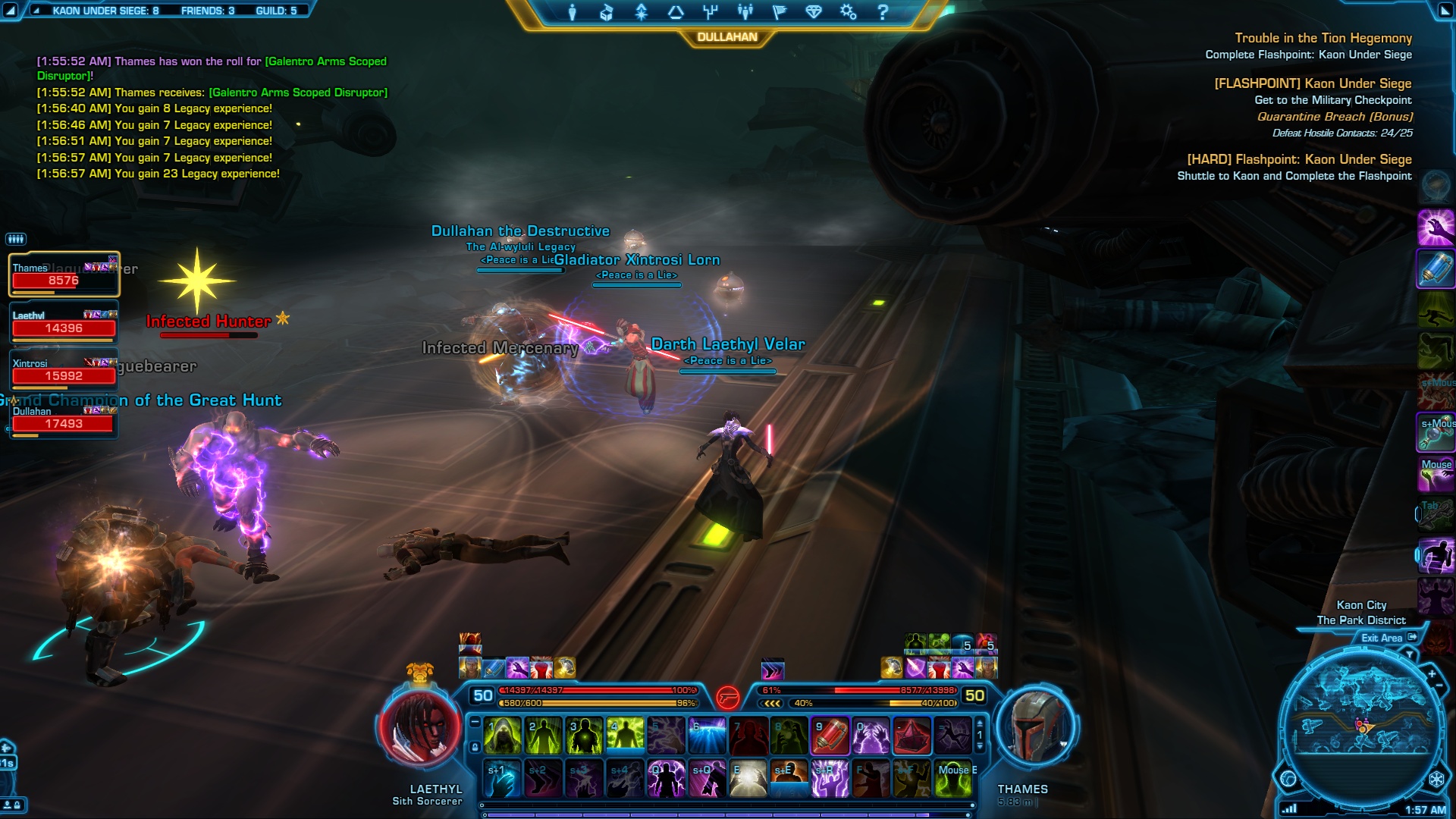Use the red medpac in slot 9

pos(830,736)
